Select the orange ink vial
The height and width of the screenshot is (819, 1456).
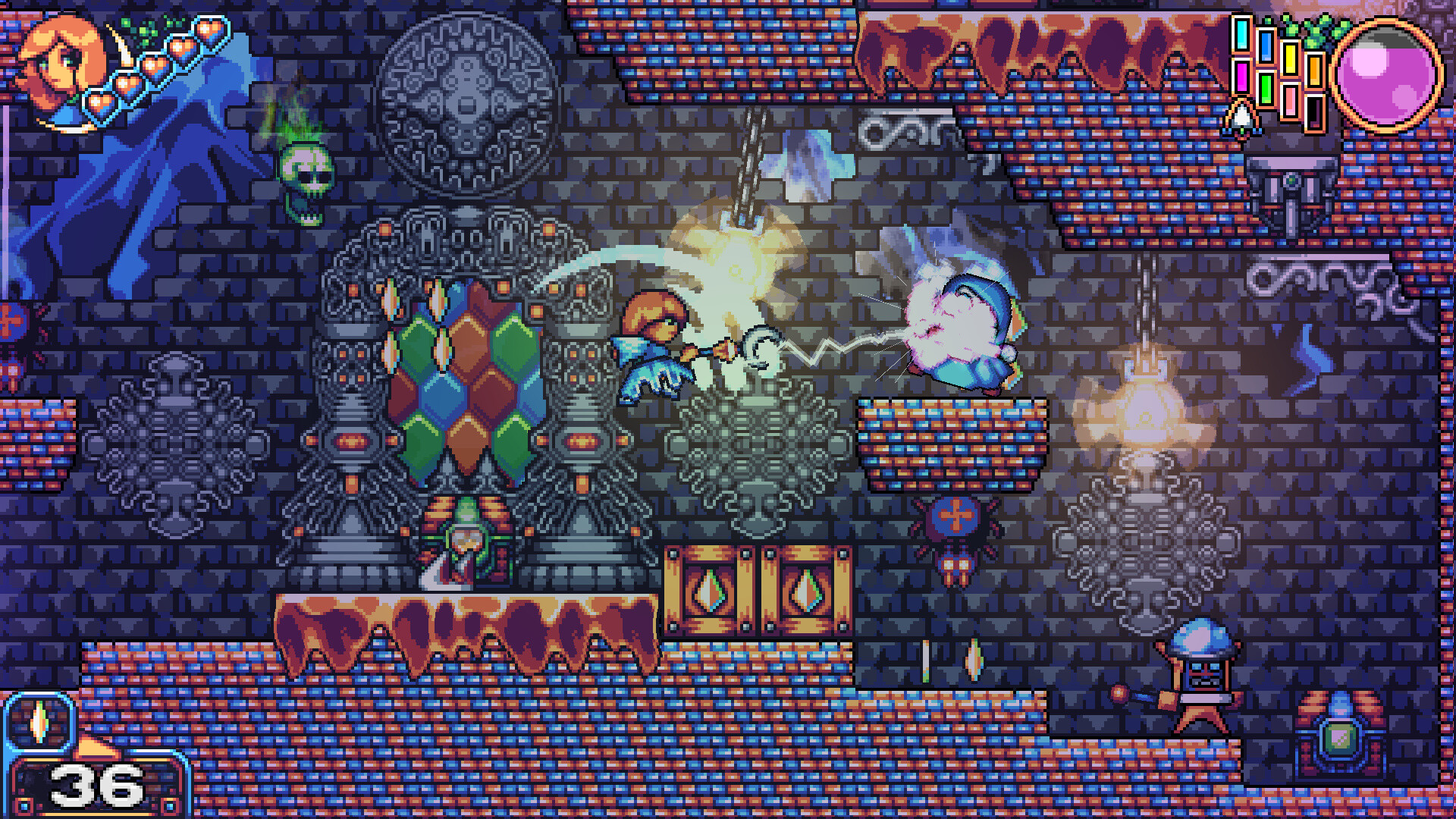pos(1314,71)
